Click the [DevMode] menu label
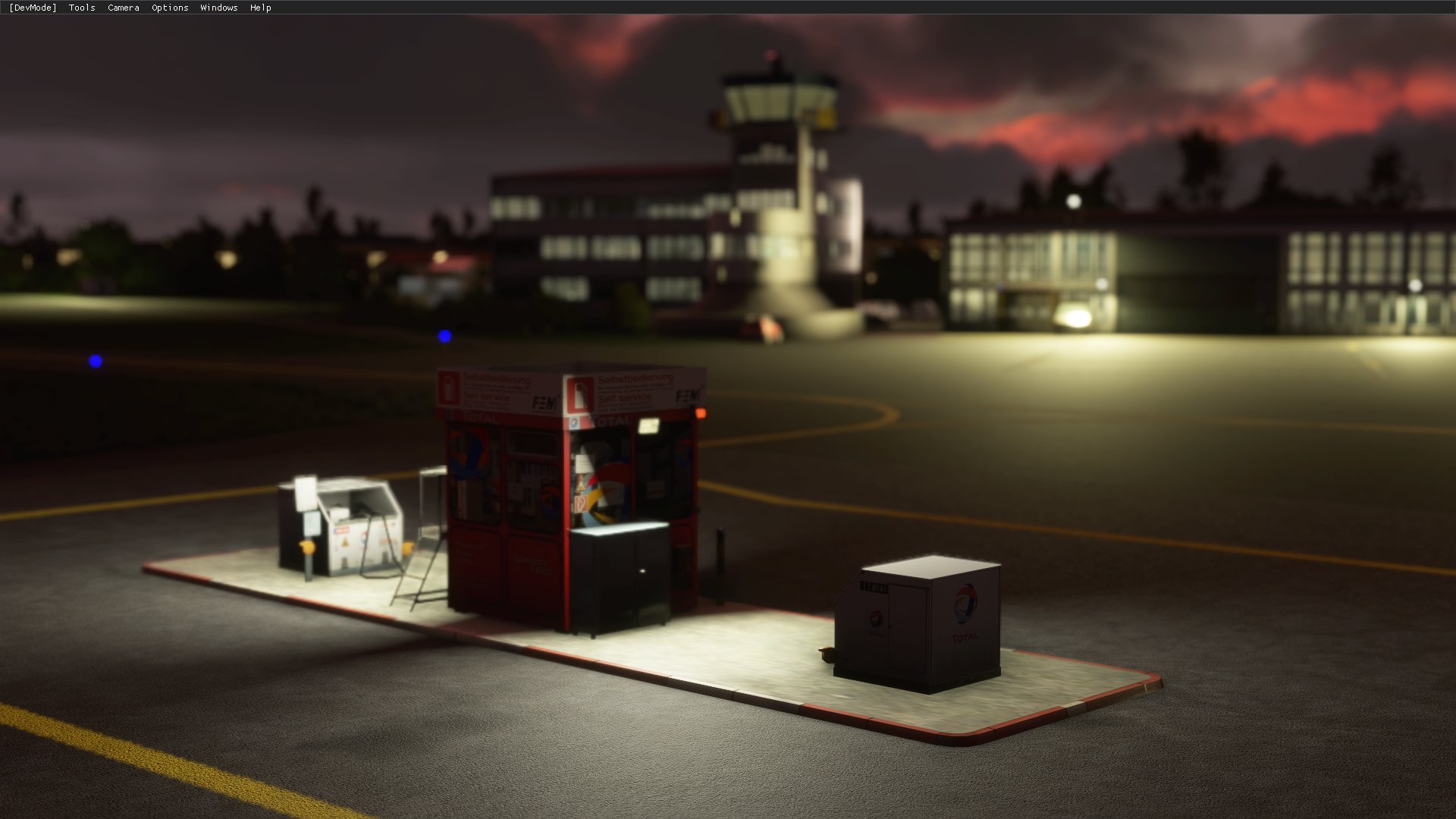This screenshot has width=1456, height=819. (x=32, y=8)
